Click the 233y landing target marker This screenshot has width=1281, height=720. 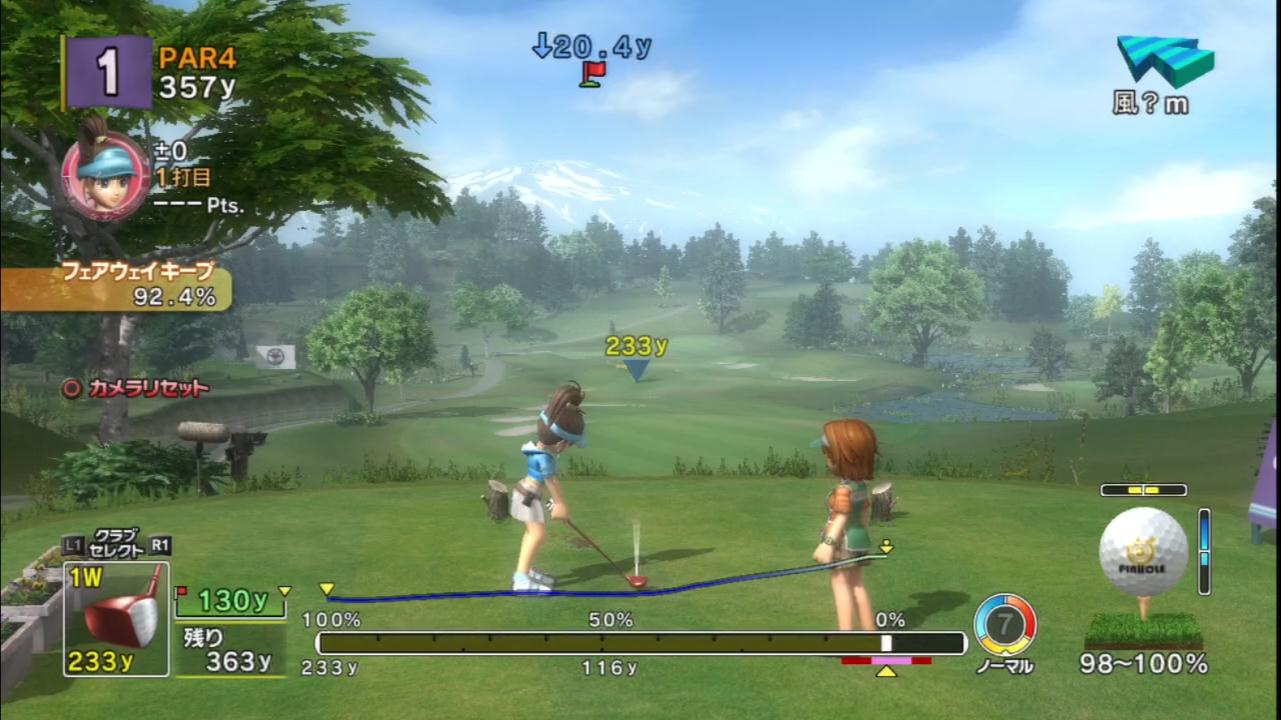pos(636,368)
